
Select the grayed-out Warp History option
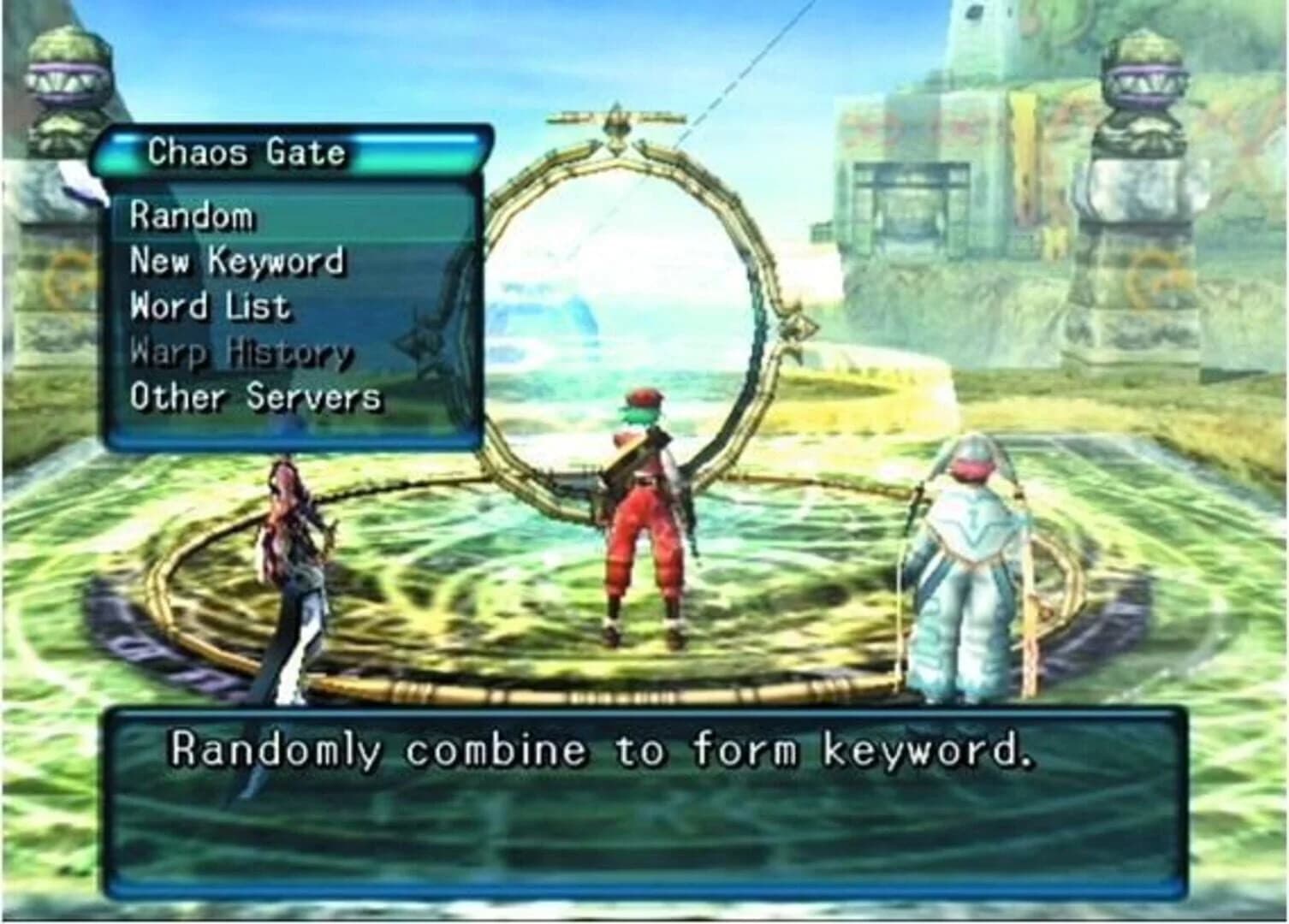coord(240,352)
